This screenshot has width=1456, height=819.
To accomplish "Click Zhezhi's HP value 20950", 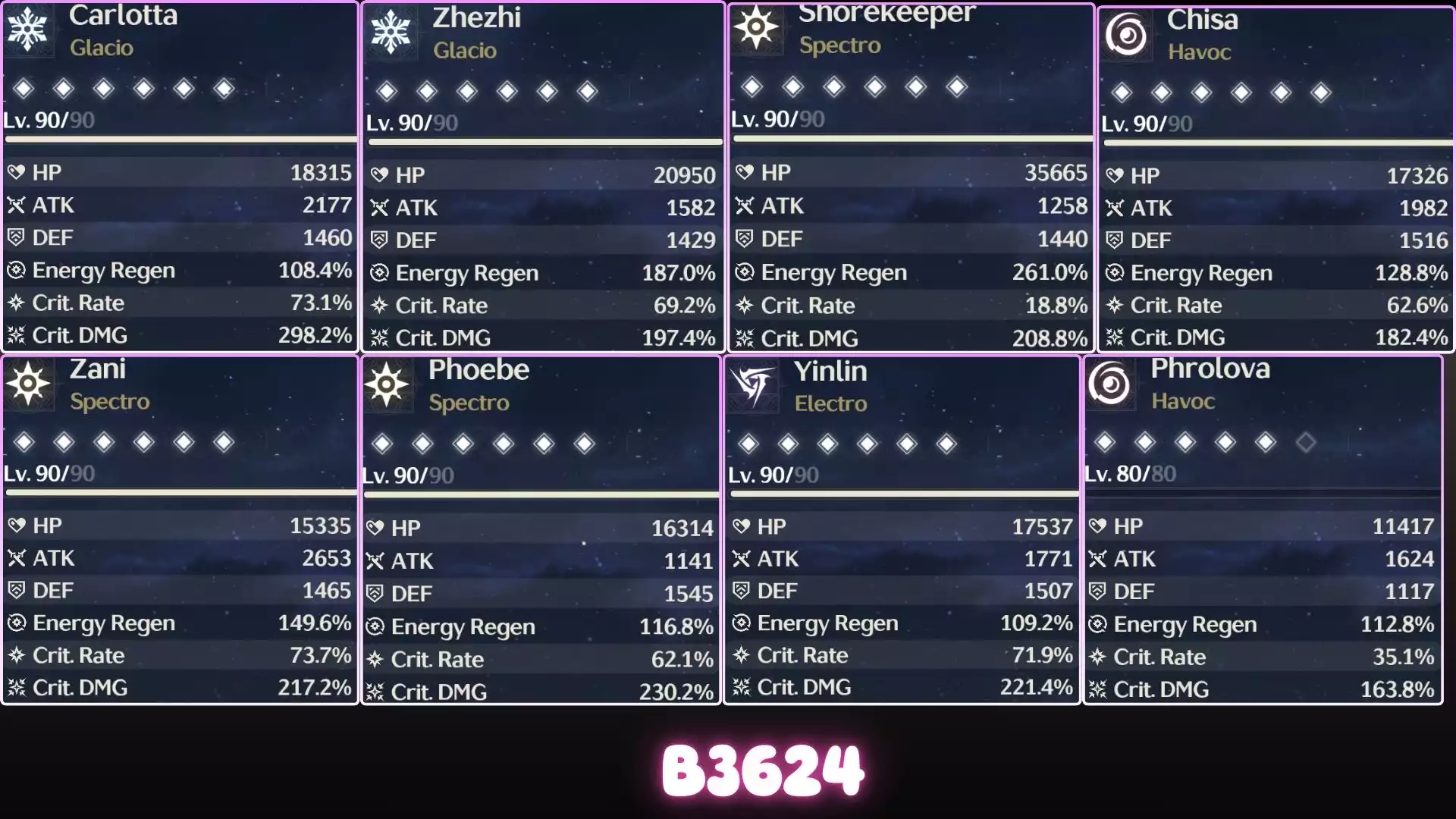I will (x=685, y=174).
